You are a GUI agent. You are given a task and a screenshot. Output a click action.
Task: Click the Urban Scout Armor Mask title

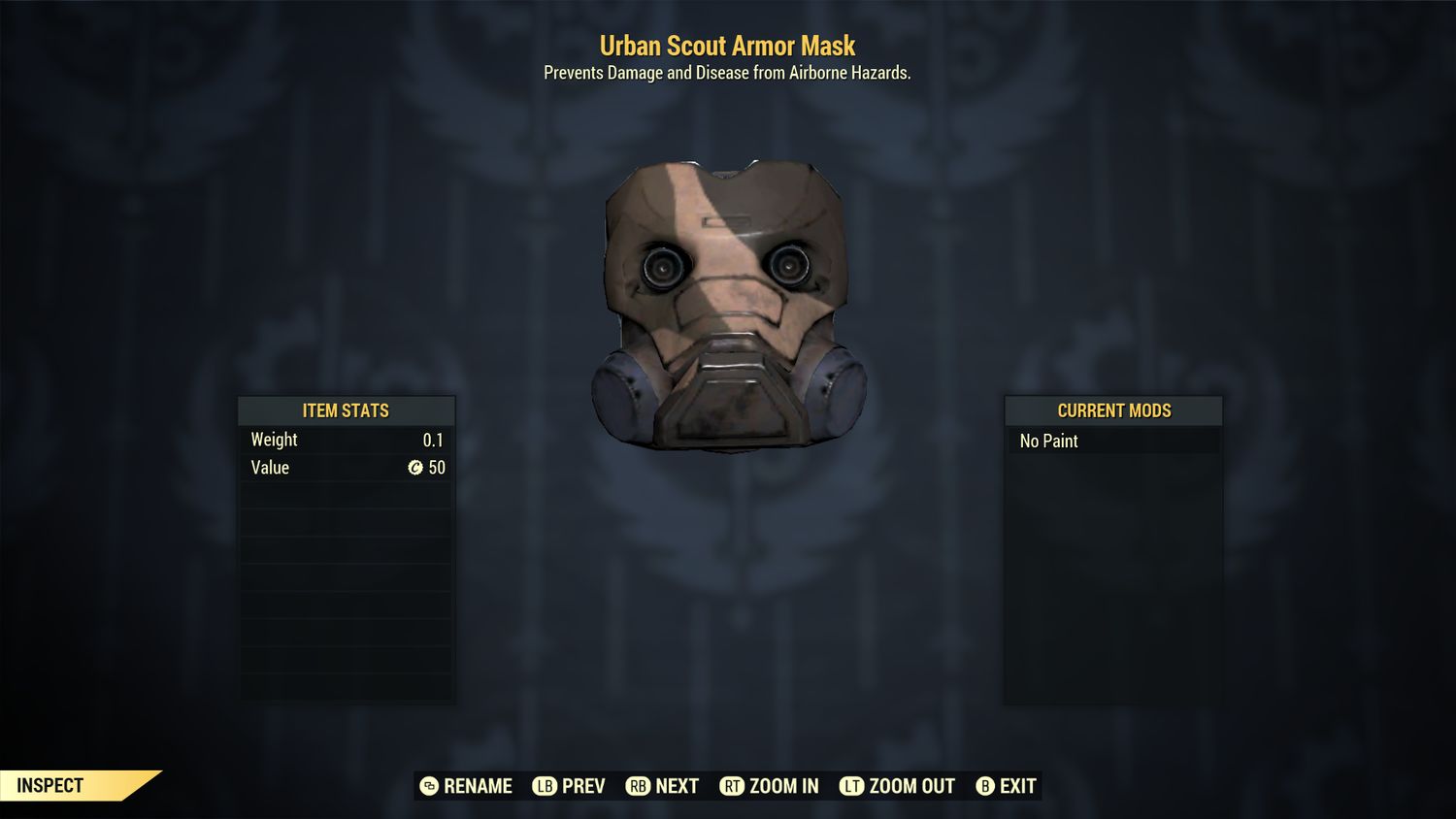[727, 46]
